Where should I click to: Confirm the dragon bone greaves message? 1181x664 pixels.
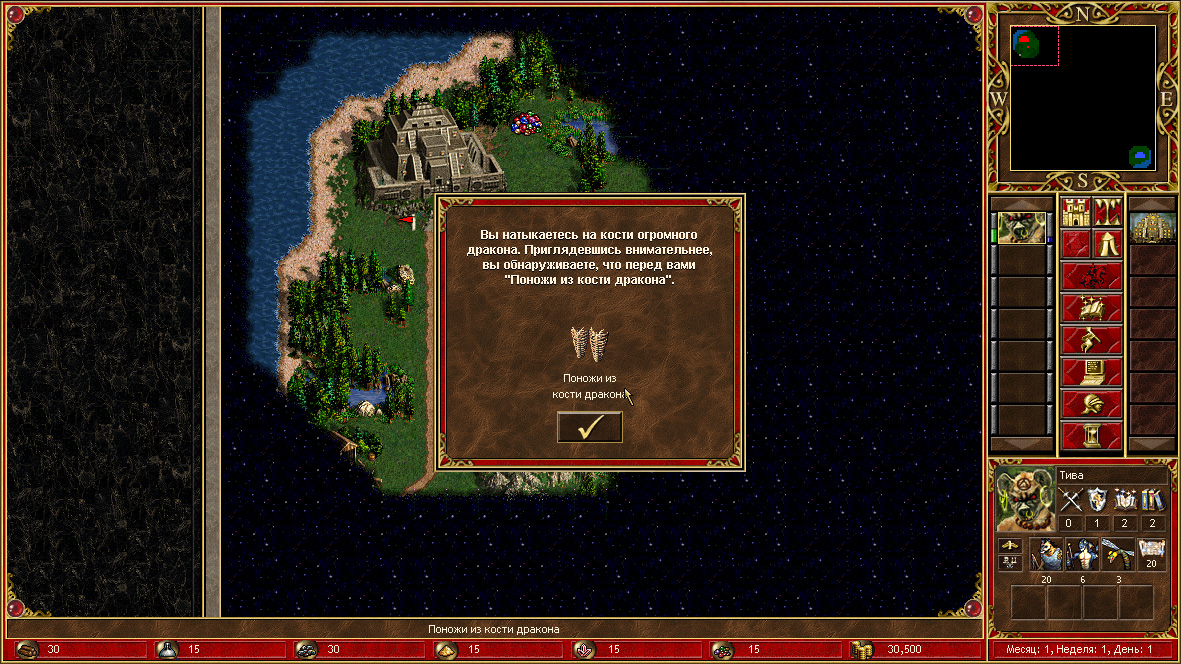[589, 427]
